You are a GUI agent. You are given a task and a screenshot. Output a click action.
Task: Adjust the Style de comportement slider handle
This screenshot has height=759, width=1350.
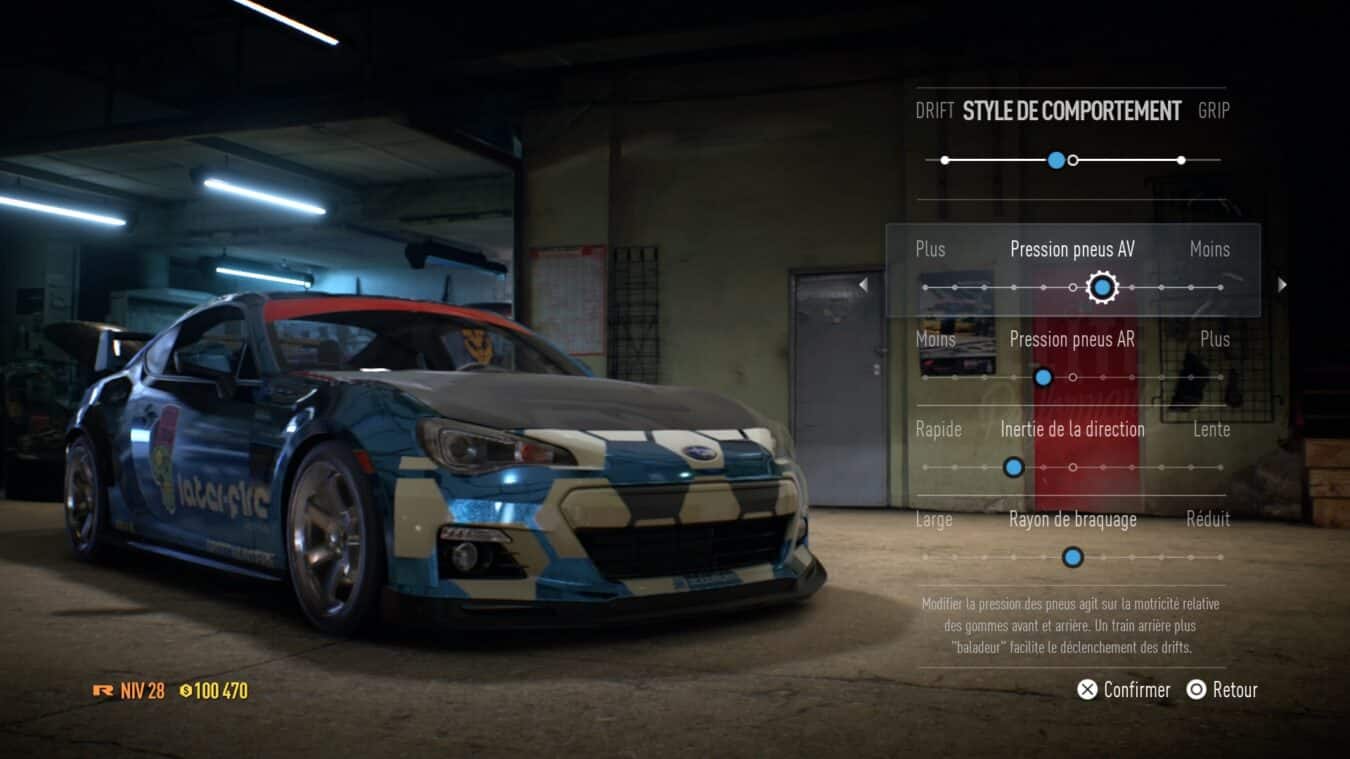[x=1056, y=160]
